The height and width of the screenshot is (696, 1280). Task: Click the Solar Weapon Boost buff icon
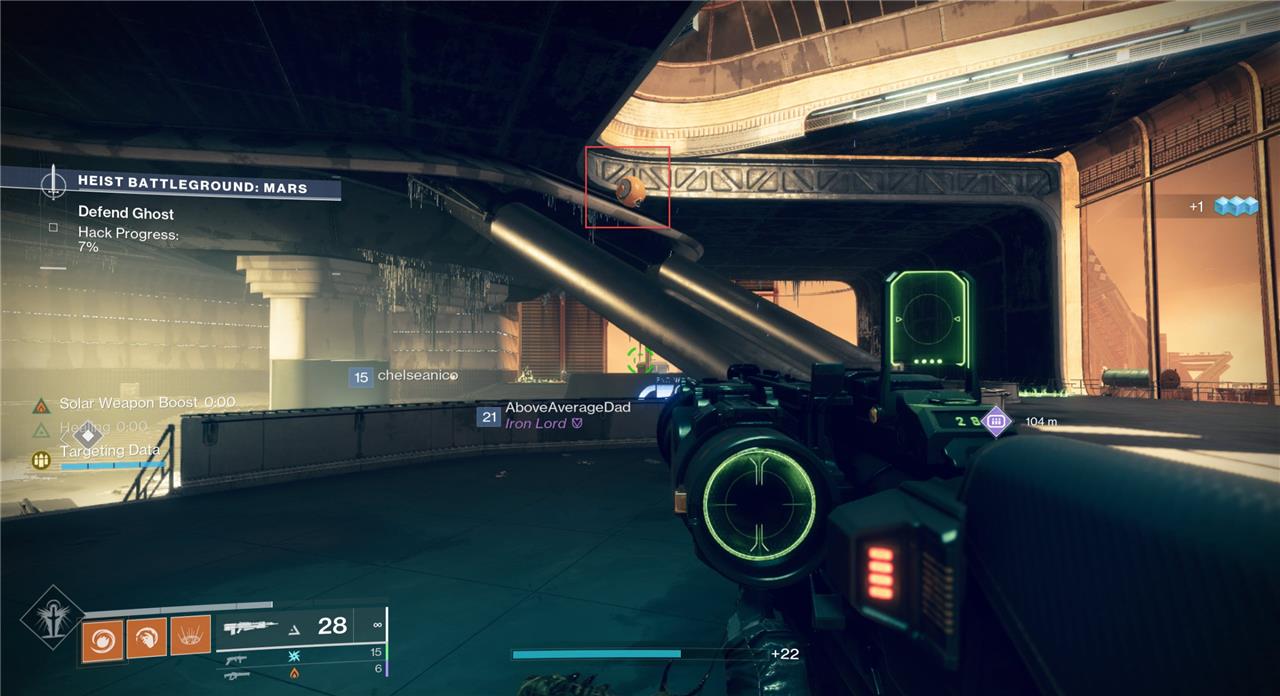click(x=41, y=404)
